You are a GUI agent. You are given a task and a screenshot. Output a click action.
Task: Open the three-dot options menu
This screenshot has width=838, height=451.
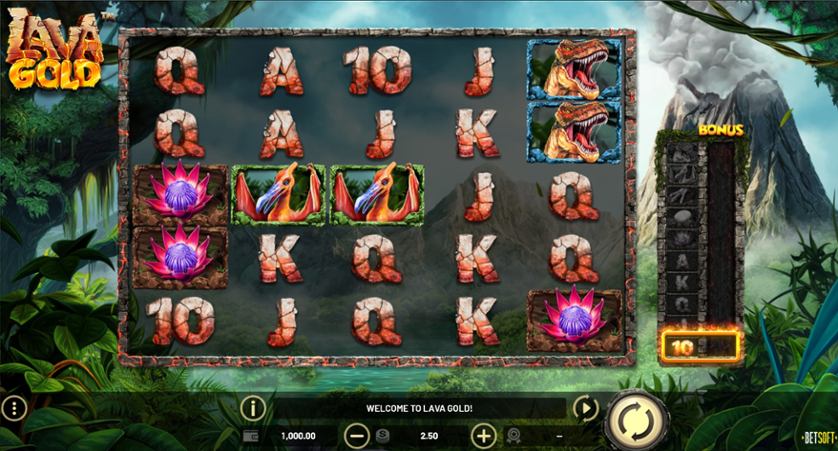[14, 408]
